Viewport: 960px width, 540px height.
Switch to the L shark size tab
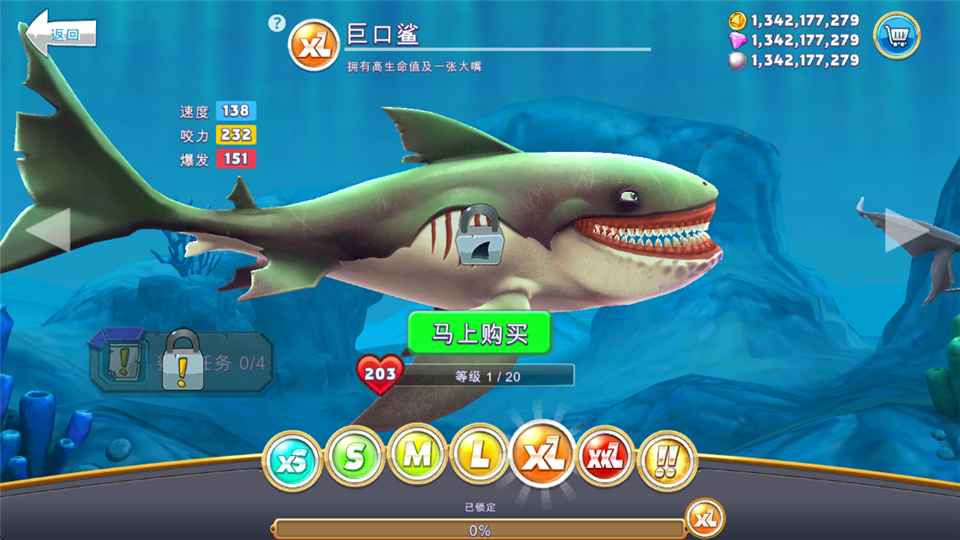coord(481,458)
